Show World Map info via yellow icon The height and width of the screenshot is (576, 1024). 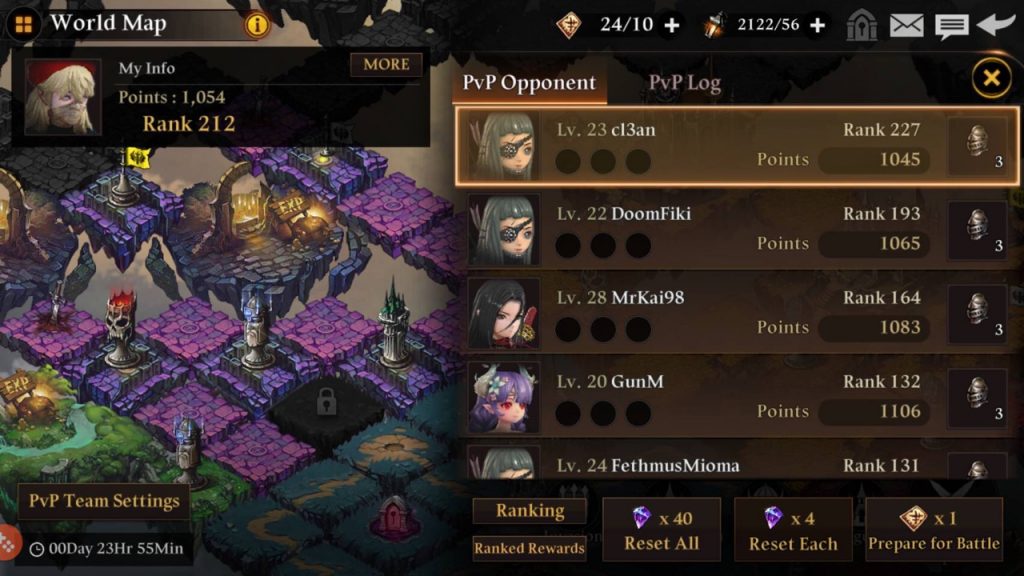[258, 25]
